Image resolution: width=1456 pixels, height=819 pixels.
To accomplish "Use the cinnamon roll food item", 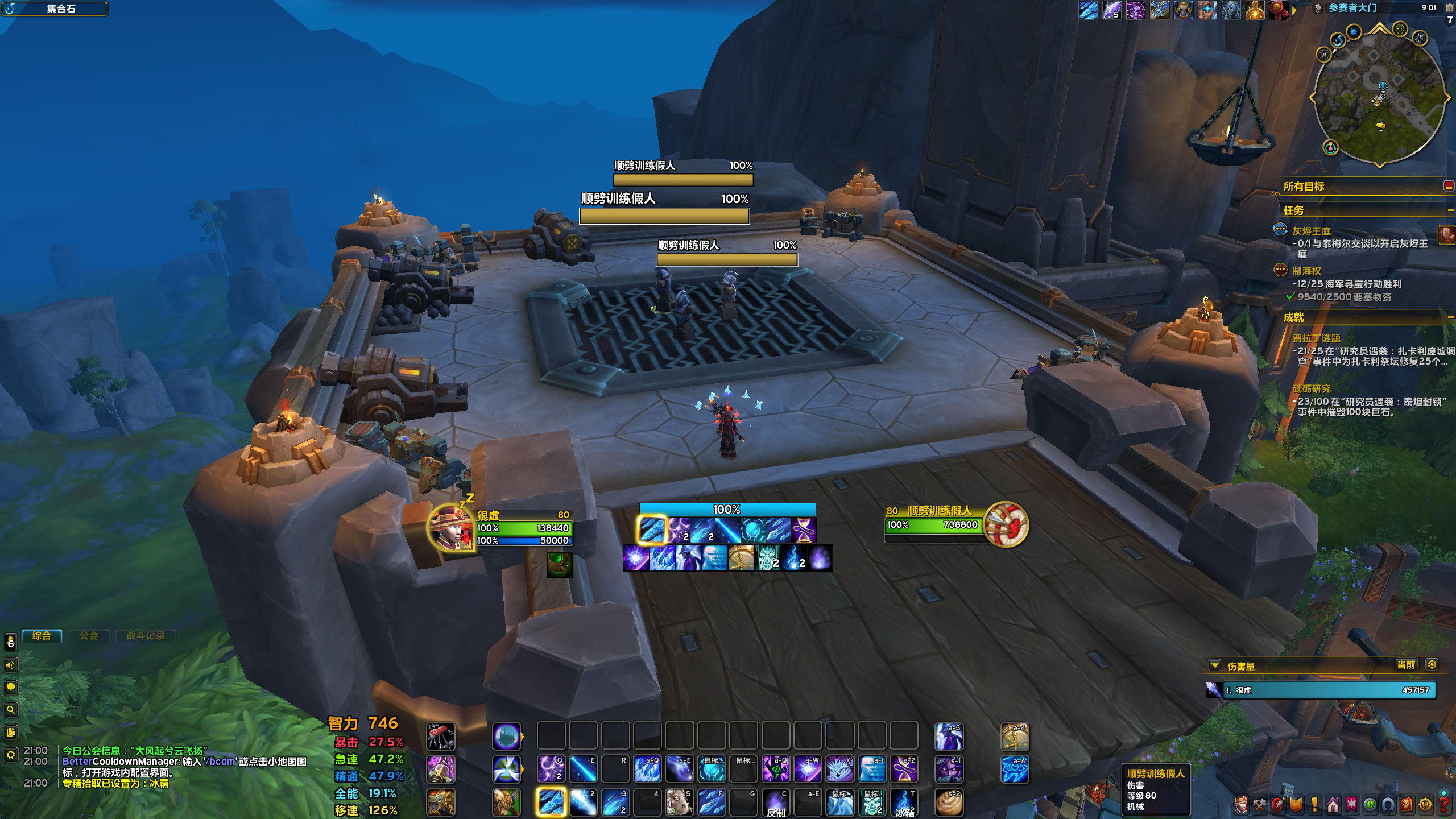I will [x=949, y=803].
